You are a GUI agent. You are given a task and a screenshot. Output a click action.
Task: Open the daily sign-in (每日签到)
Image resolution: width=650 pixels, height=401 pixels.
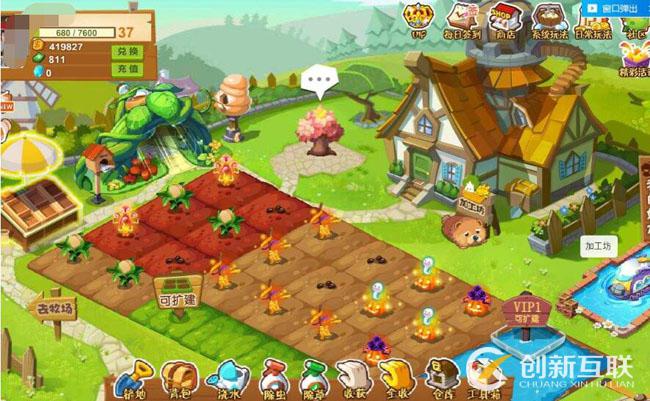tap(462, 18)
